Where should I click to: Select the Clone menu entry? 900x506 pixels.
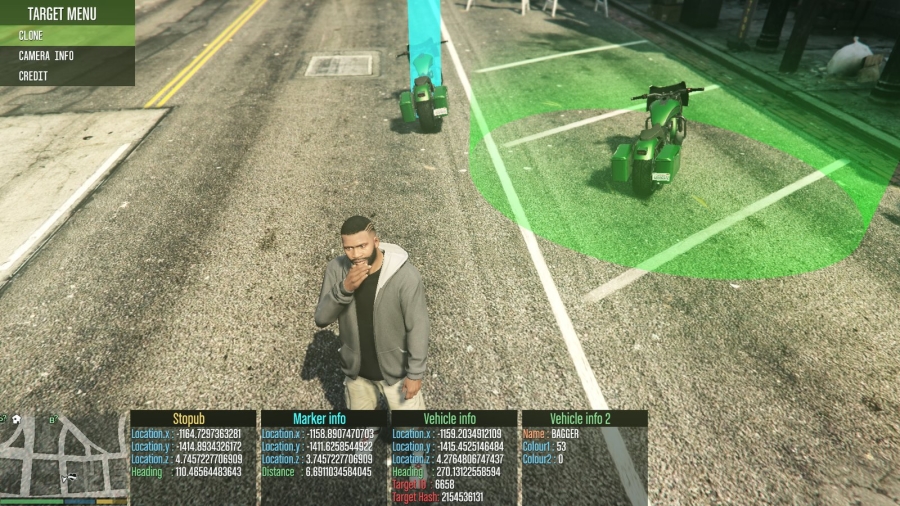[x=66, y=35]
